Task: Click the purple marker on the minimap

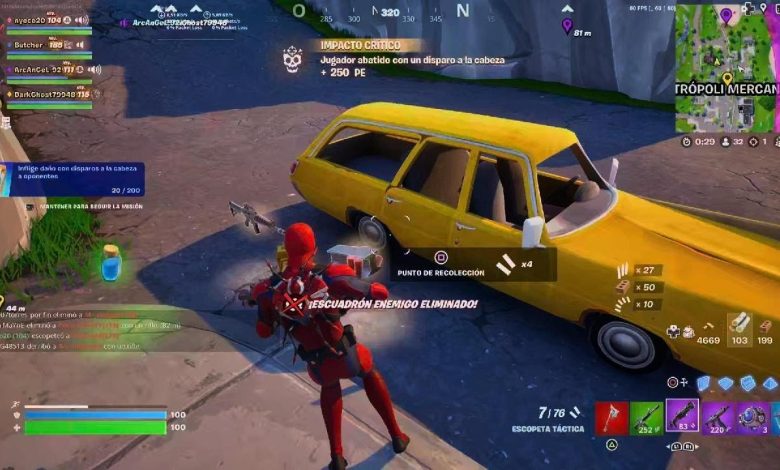Action: click(x=726, y=14)
